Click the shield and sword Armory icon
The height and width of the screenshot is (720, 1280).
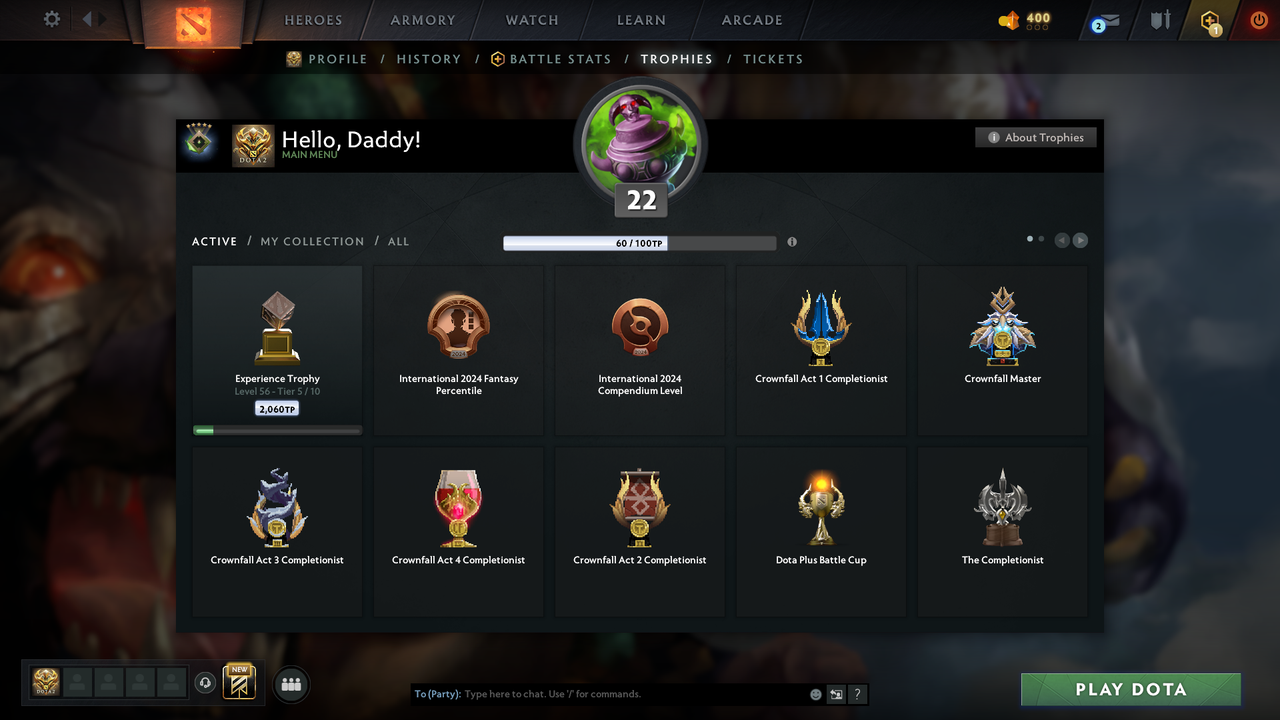point(1161,20)
